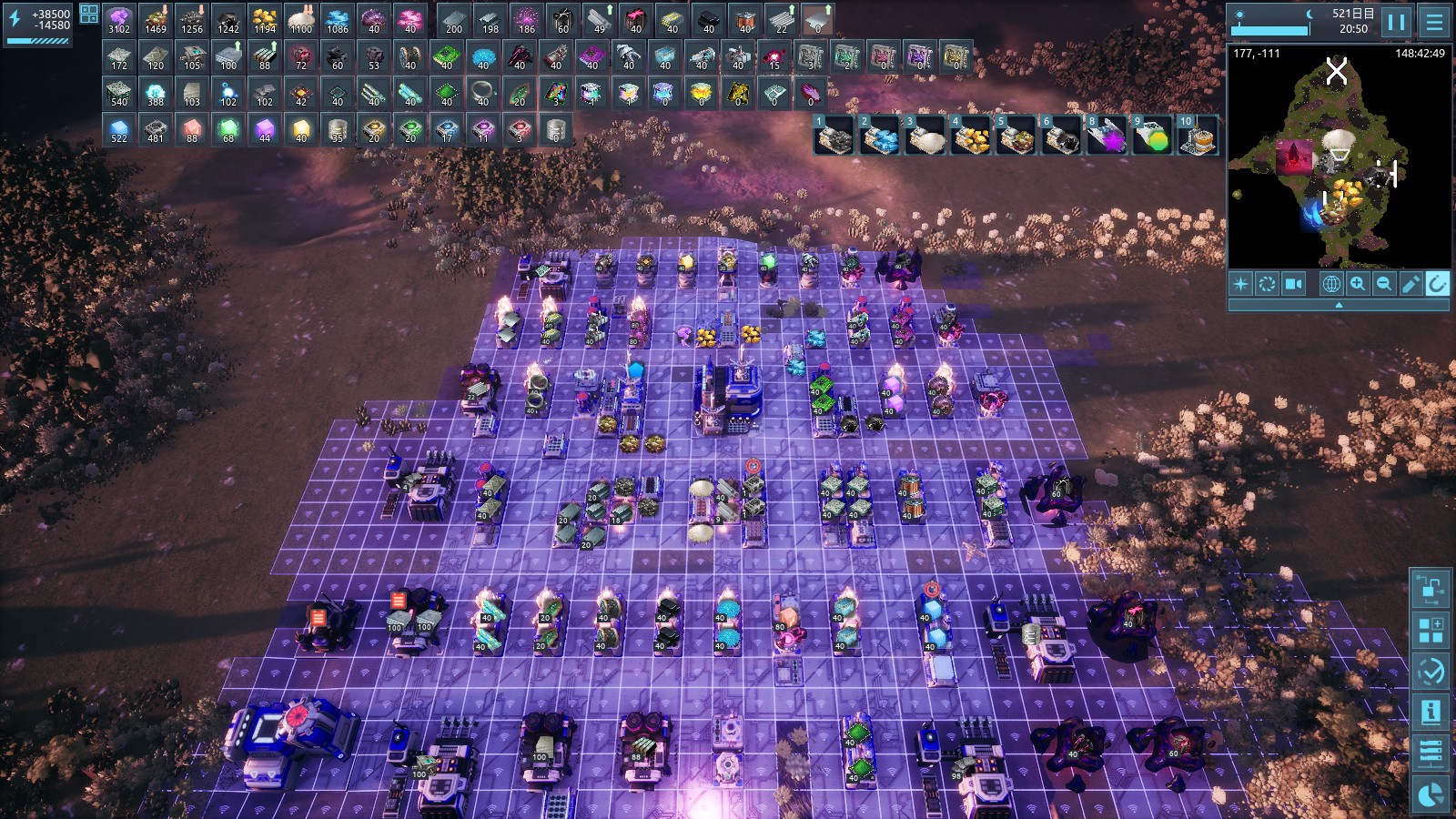Select the blue cube resource showing 522
Viewport: 1456px width, 819px height.
tap(119, 130)
